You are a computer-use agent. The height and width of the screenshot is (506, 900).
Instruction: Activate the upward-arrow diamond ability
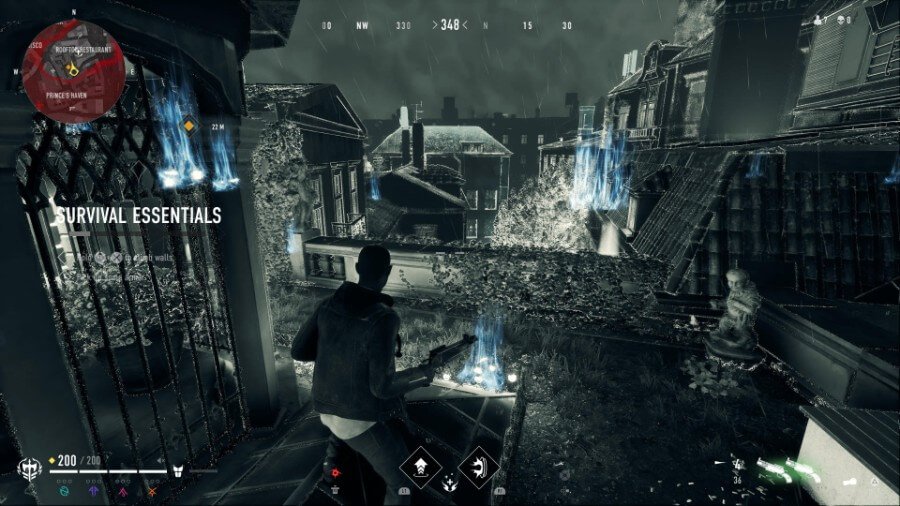[421, 466]
